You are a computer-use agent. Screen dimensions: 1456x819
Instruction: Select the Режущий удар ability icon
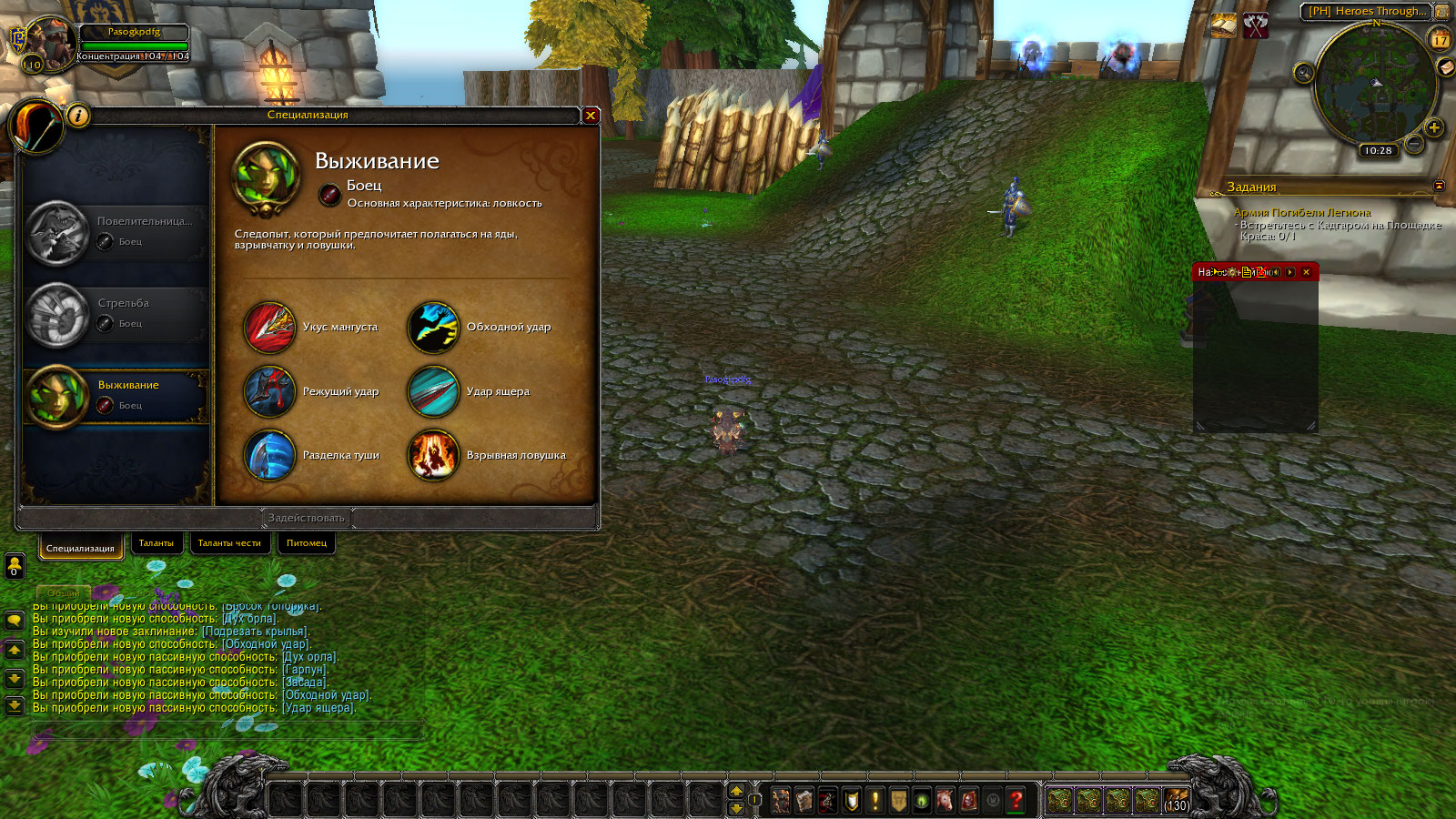(x=269, y=391)
